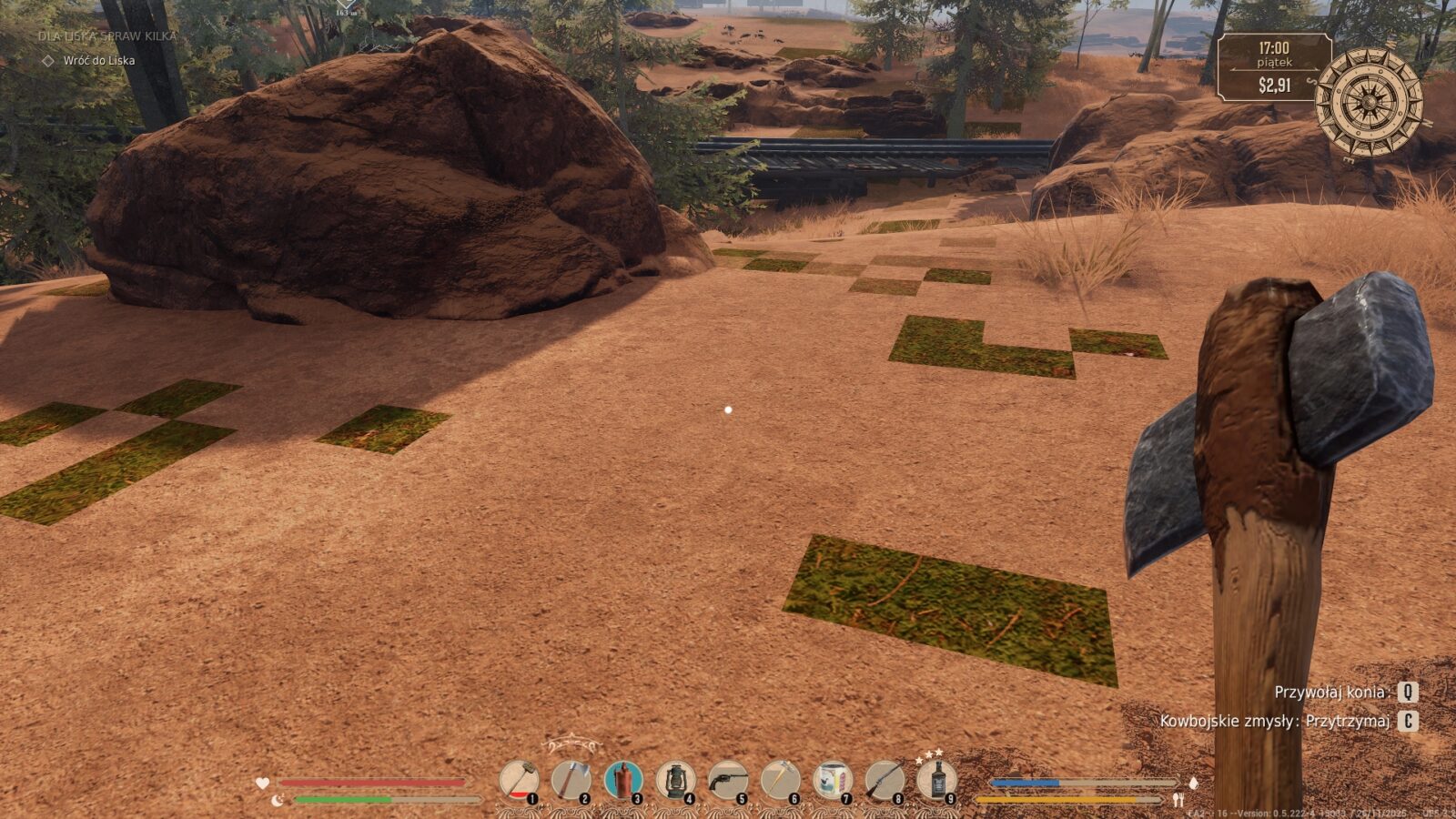Choose the red canister in slot 3
The width and height of the screenshot is (1456, 819).
623,781
